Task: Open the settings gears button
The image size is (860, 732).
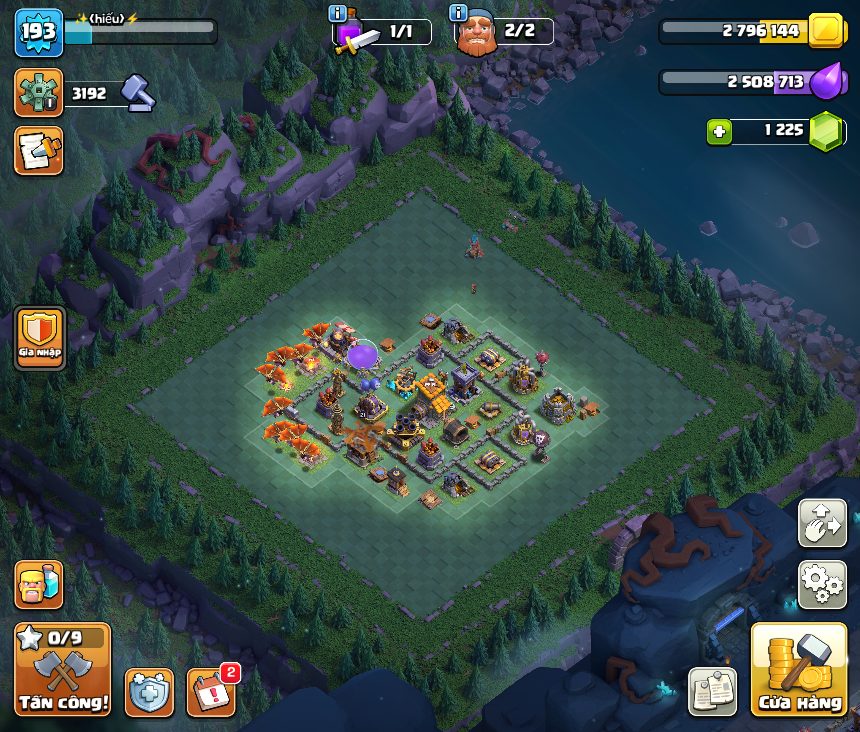Action: tap(822, 584)
